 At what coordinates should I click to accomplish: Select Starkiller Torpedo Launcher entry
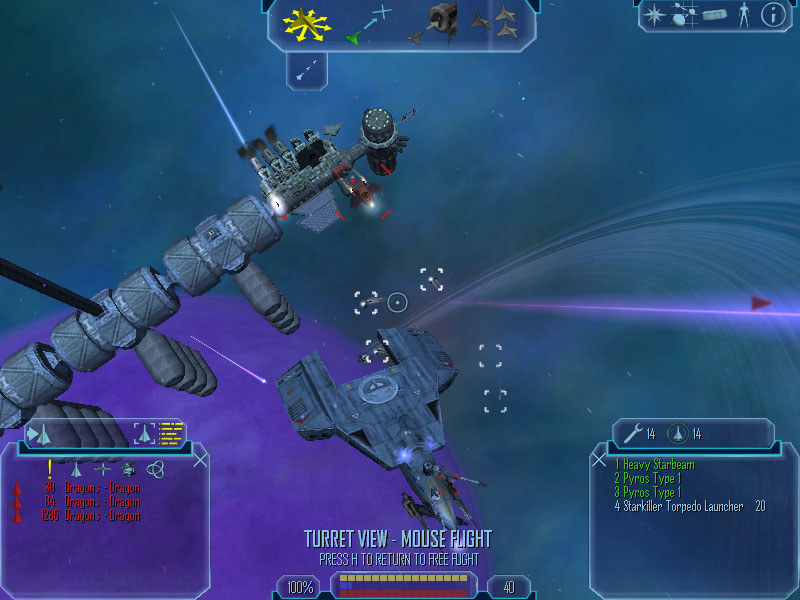pyautogui.click(x=680, y=507)
